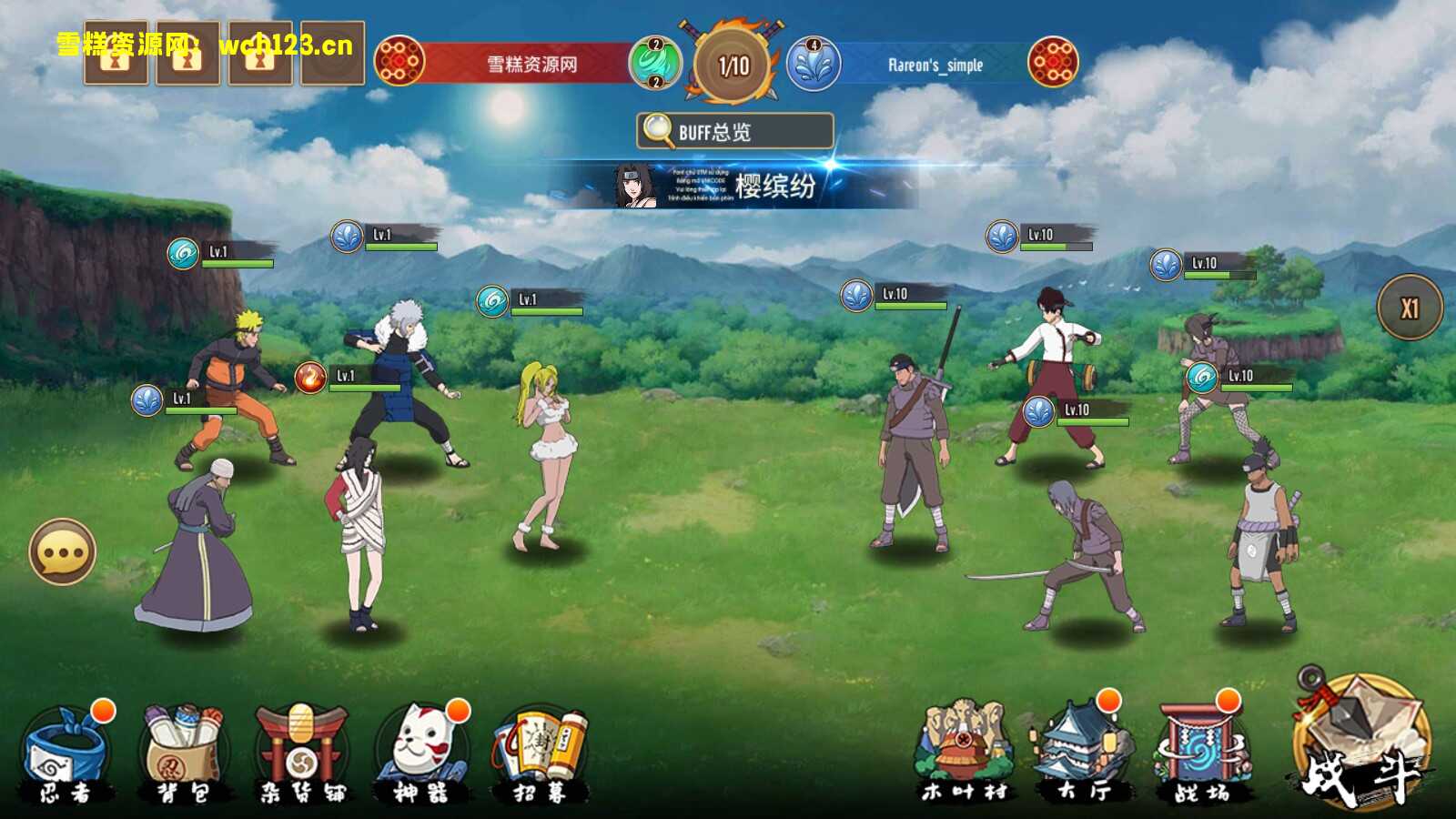Click the blue water element orb
Screen dimensions: 1456x819
[x=813, y=64]
